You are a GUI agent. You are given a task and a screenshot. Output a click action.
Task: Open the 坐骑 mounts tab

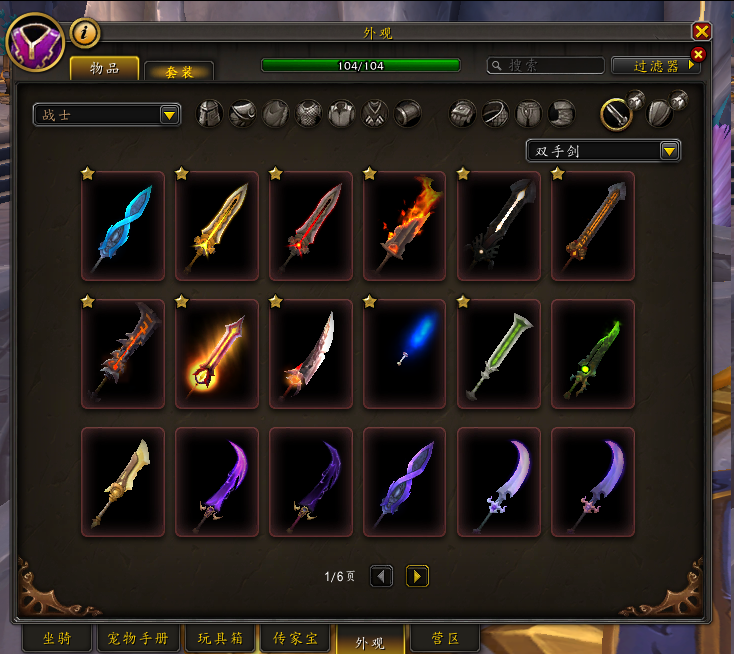tap(57, 638)
